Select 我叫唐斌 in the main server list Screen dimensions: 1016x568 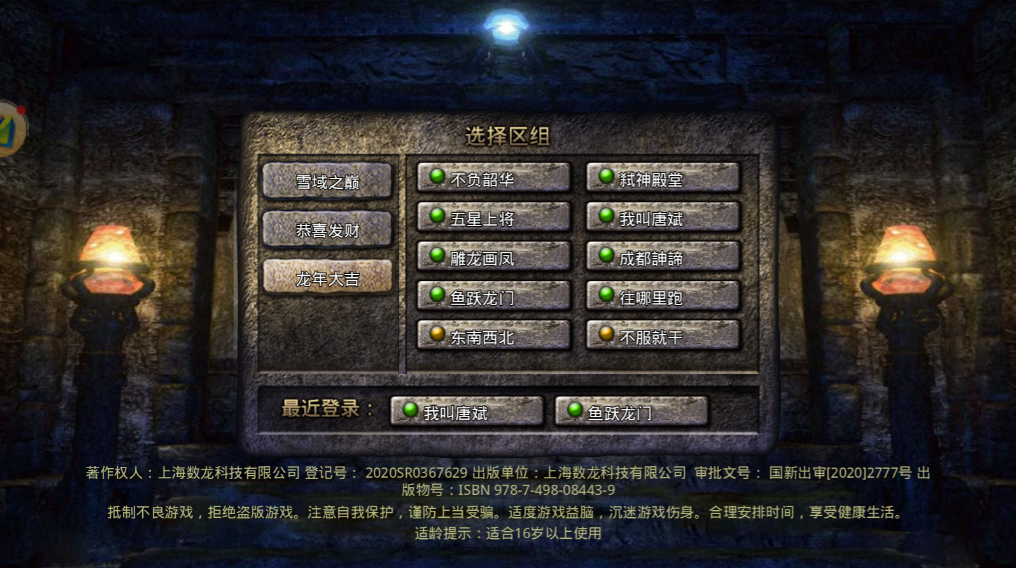coord(663,218)
